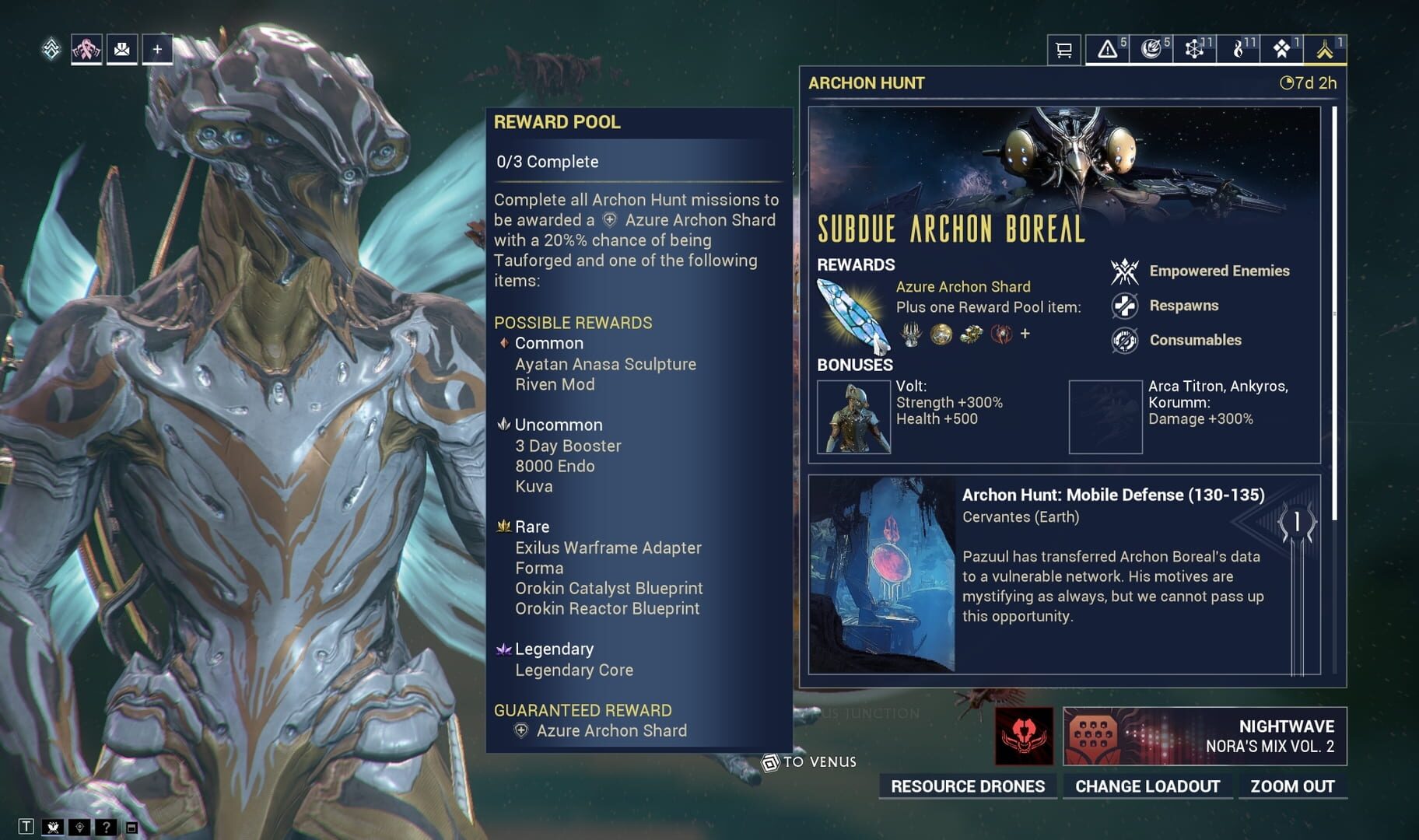Click the shopping cart Market icon
1419x840 pixels.
(x=1063, y=48)
